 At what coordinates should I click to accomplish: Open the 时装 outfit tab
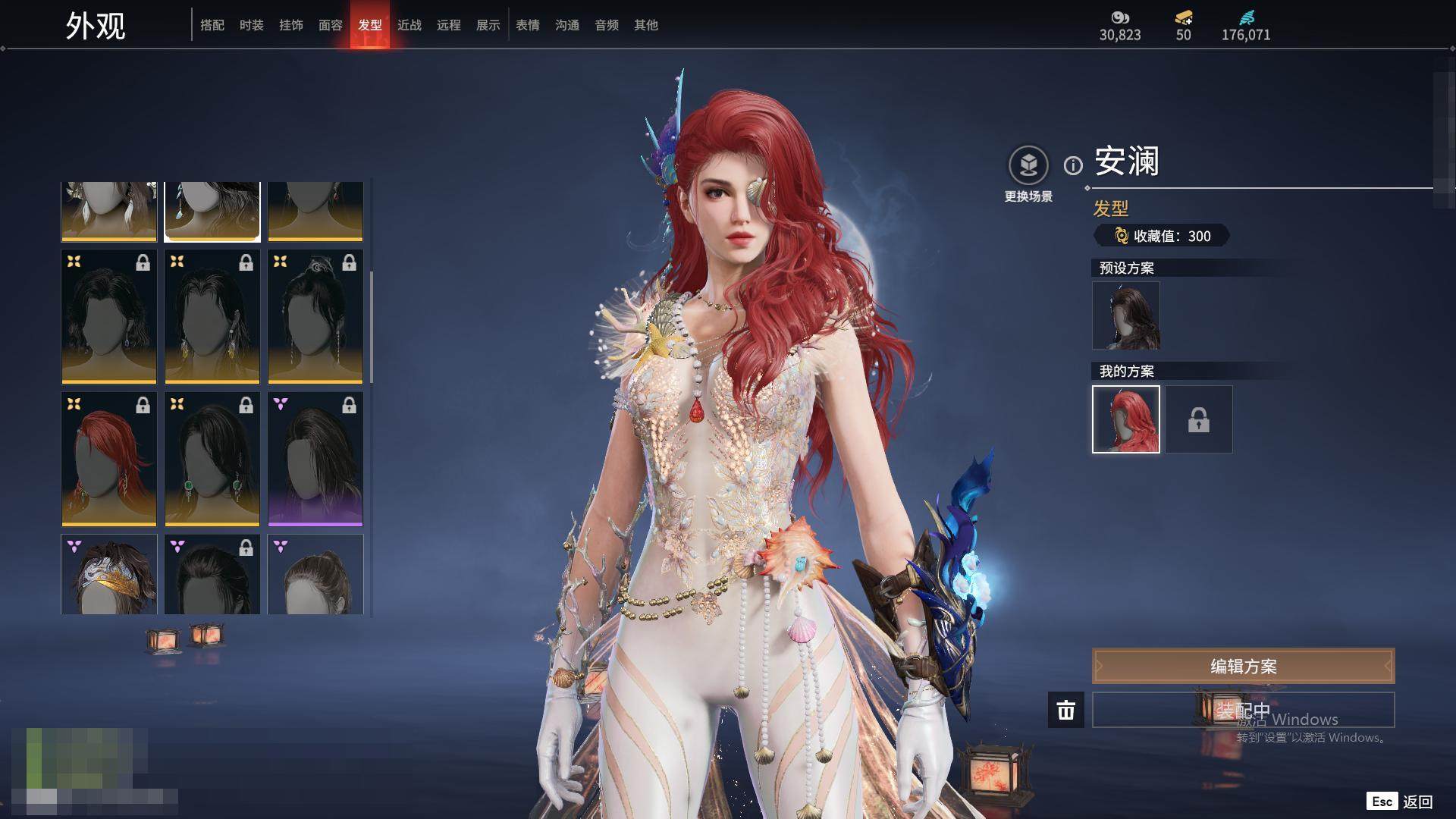[x=252, y=25]
